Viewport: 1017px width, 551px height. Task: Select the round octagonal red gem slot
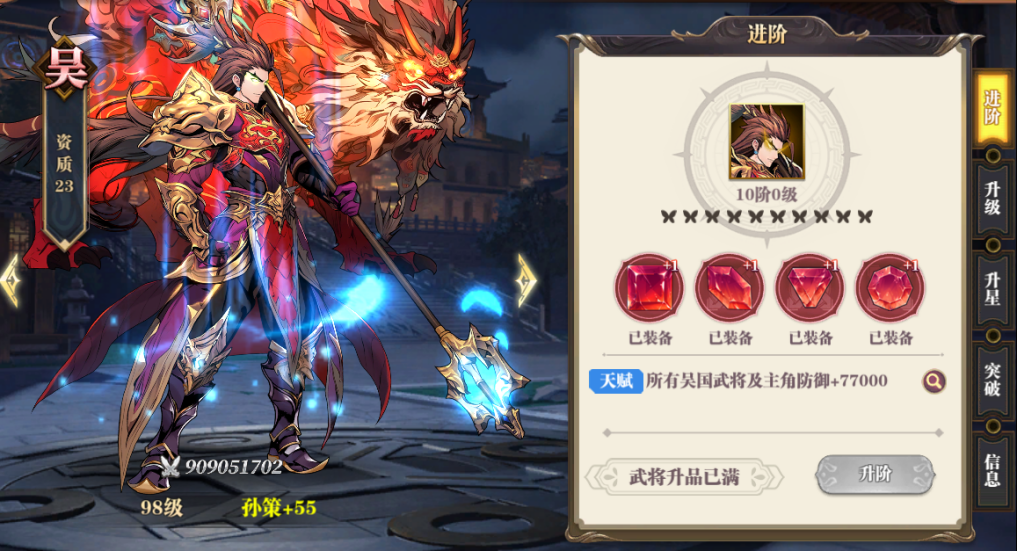pos(890,287)
